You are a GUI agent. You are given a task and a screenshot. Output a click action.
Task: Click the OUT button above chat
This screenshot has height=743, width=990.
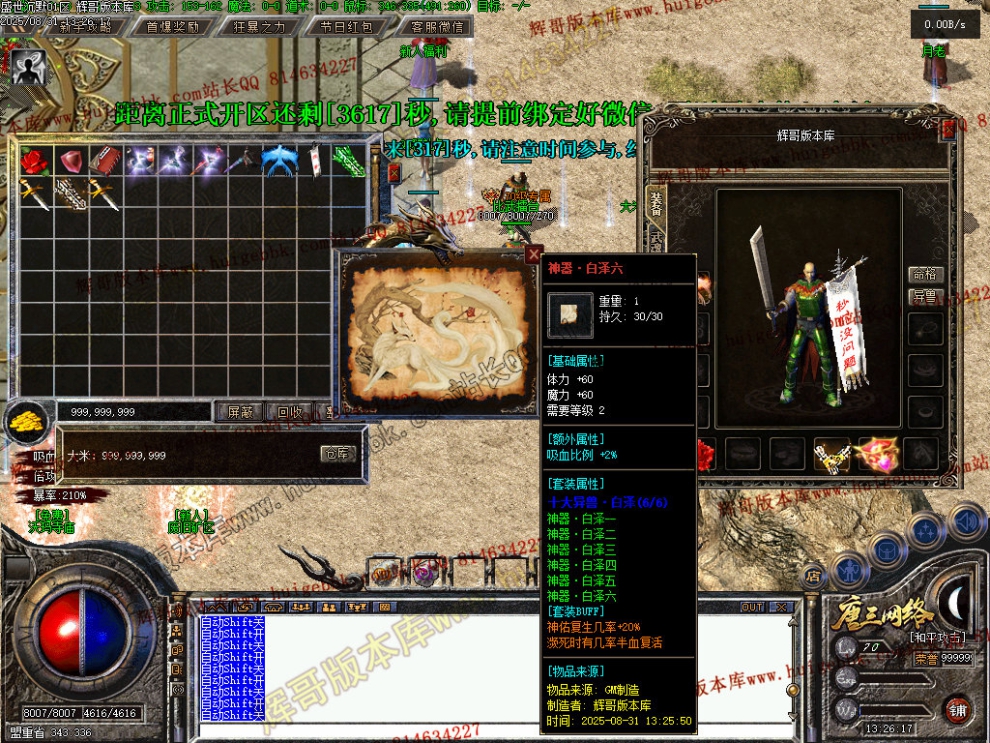(751, 607)
